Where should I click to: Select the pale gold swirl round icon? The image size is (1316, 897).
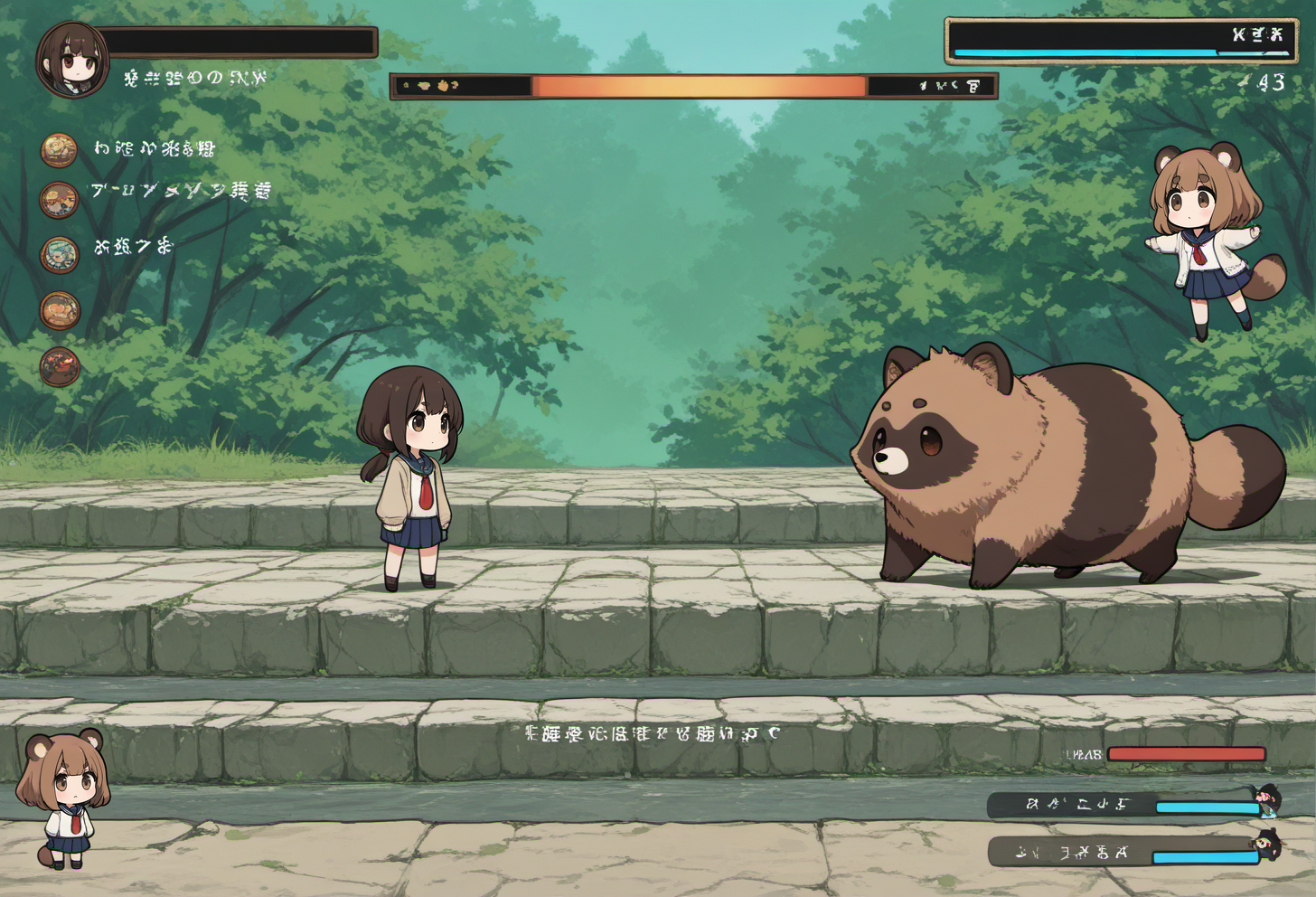click(x=59, y=150)
